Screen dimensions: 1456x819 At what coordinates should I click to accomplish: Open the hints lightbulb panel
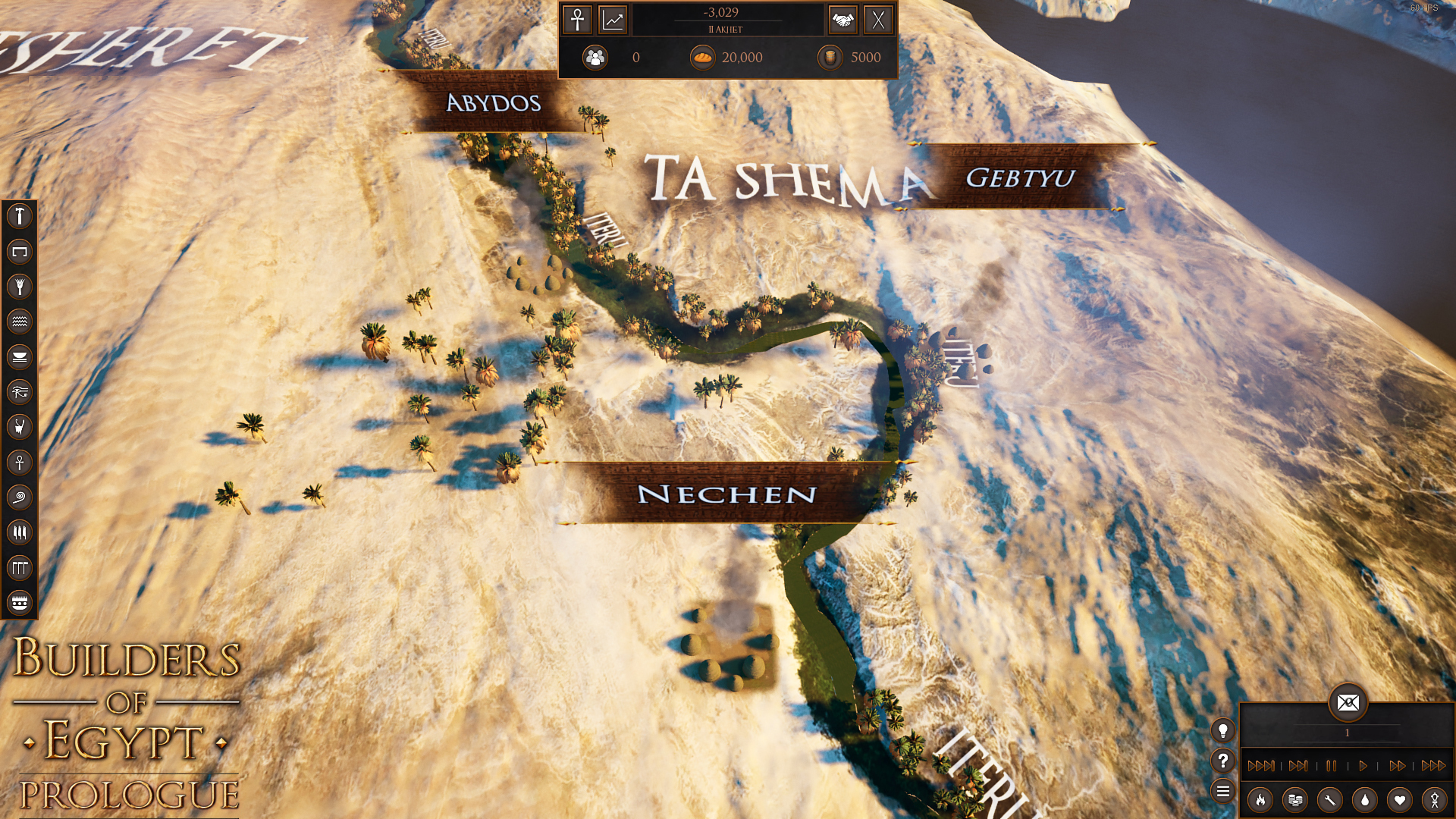tap(1223, 731)
